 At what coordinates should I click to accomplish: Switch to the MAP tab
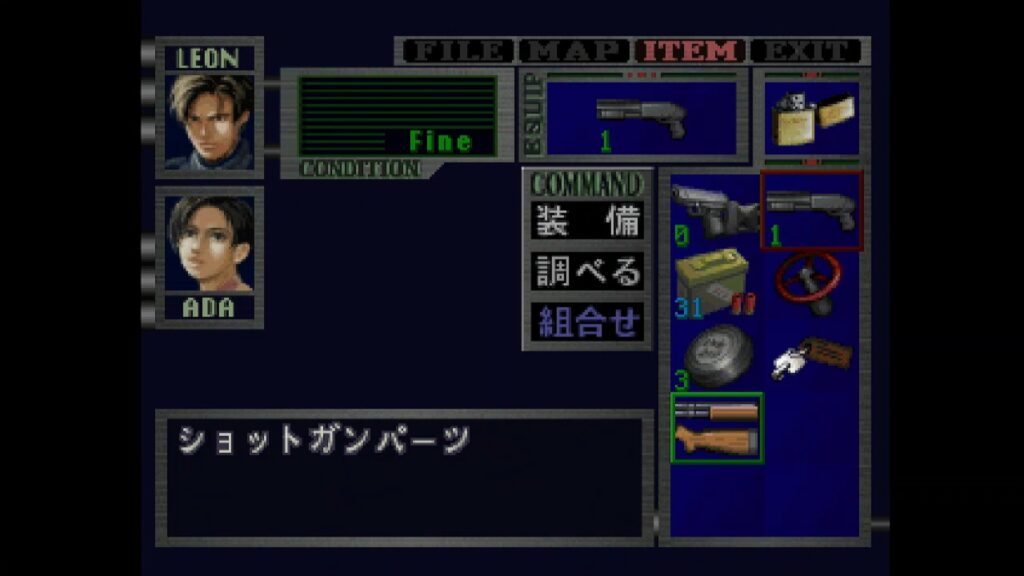(x=575, y=51)
